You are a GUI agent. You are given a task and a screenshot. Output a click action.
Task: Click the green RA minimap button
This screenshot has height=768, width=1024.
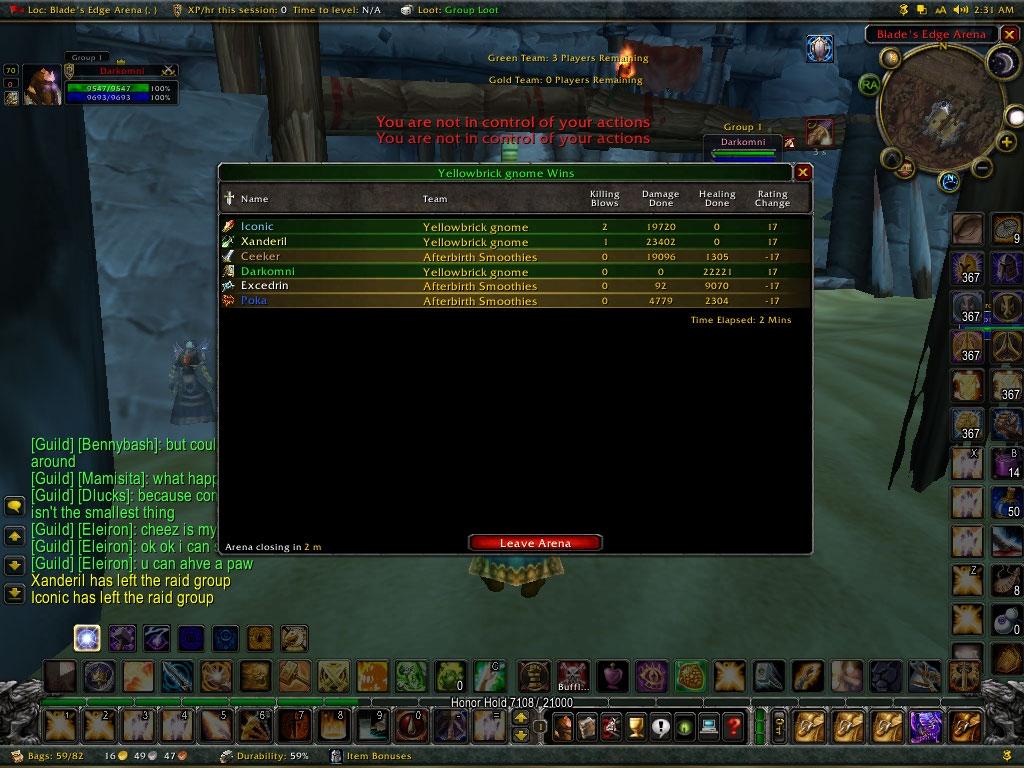click(x=869, y=85)
